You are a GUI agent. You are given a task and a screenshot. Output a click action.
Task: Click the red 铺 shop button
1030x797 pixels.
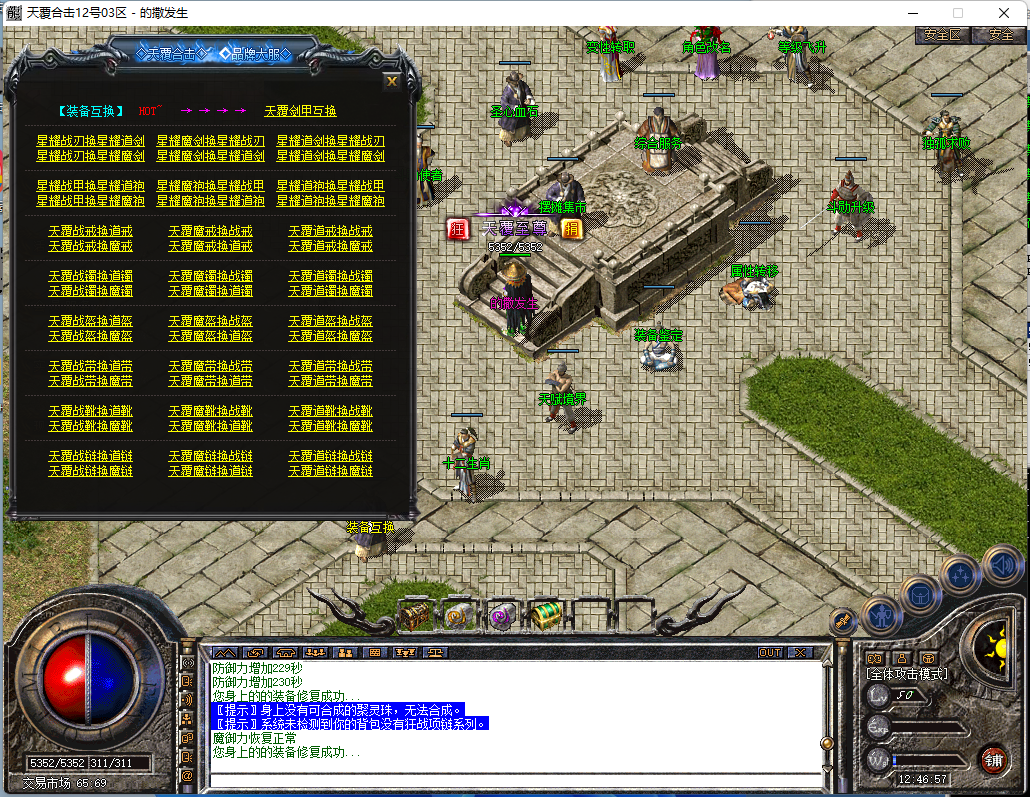pos(993,758)
